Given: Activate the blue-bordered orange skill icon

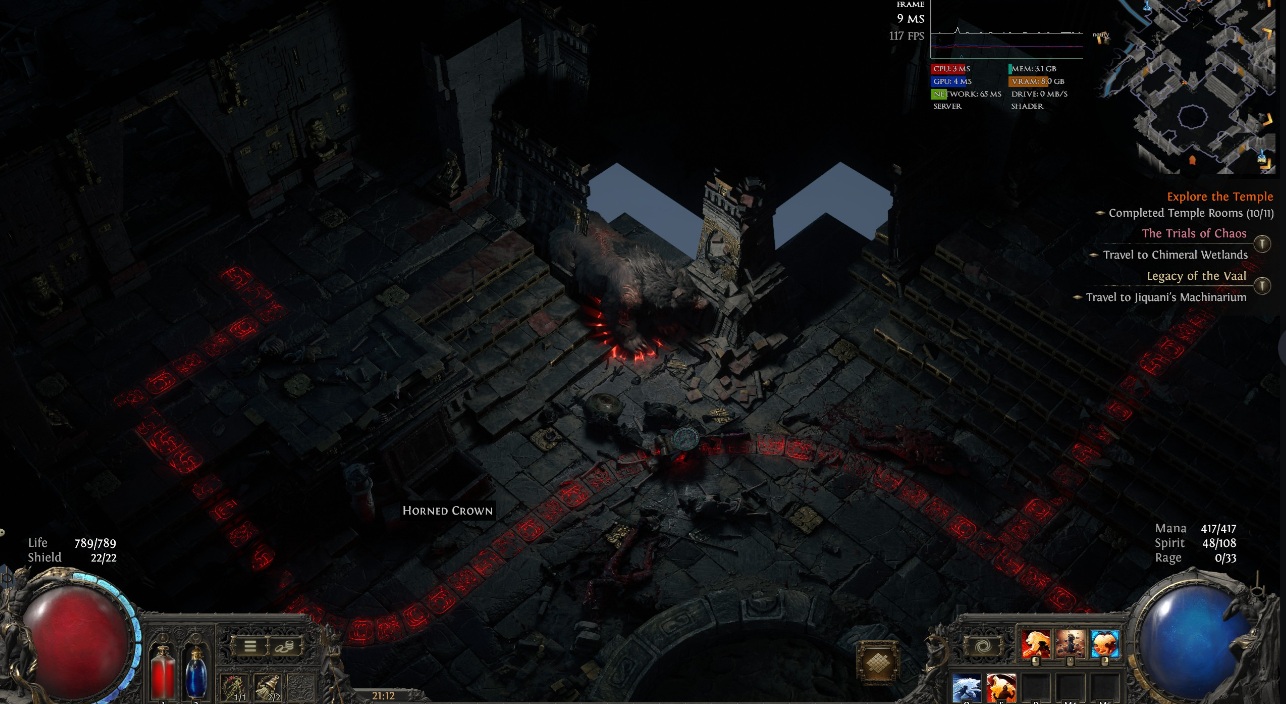Looking at the screenshot, I should [1105, 645].
